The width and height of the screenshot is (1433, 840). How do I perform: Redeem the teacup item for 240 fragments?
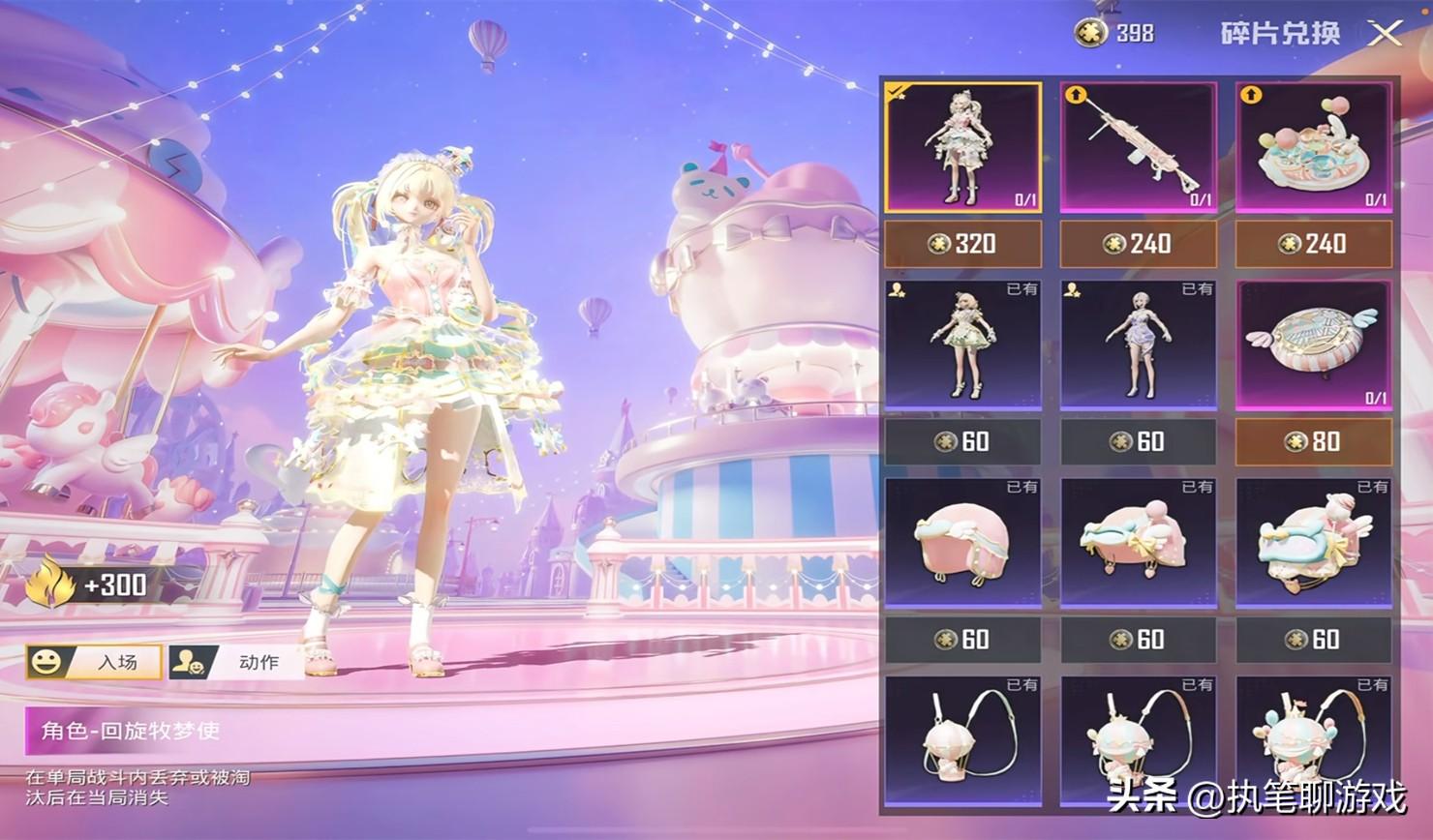1314,244
